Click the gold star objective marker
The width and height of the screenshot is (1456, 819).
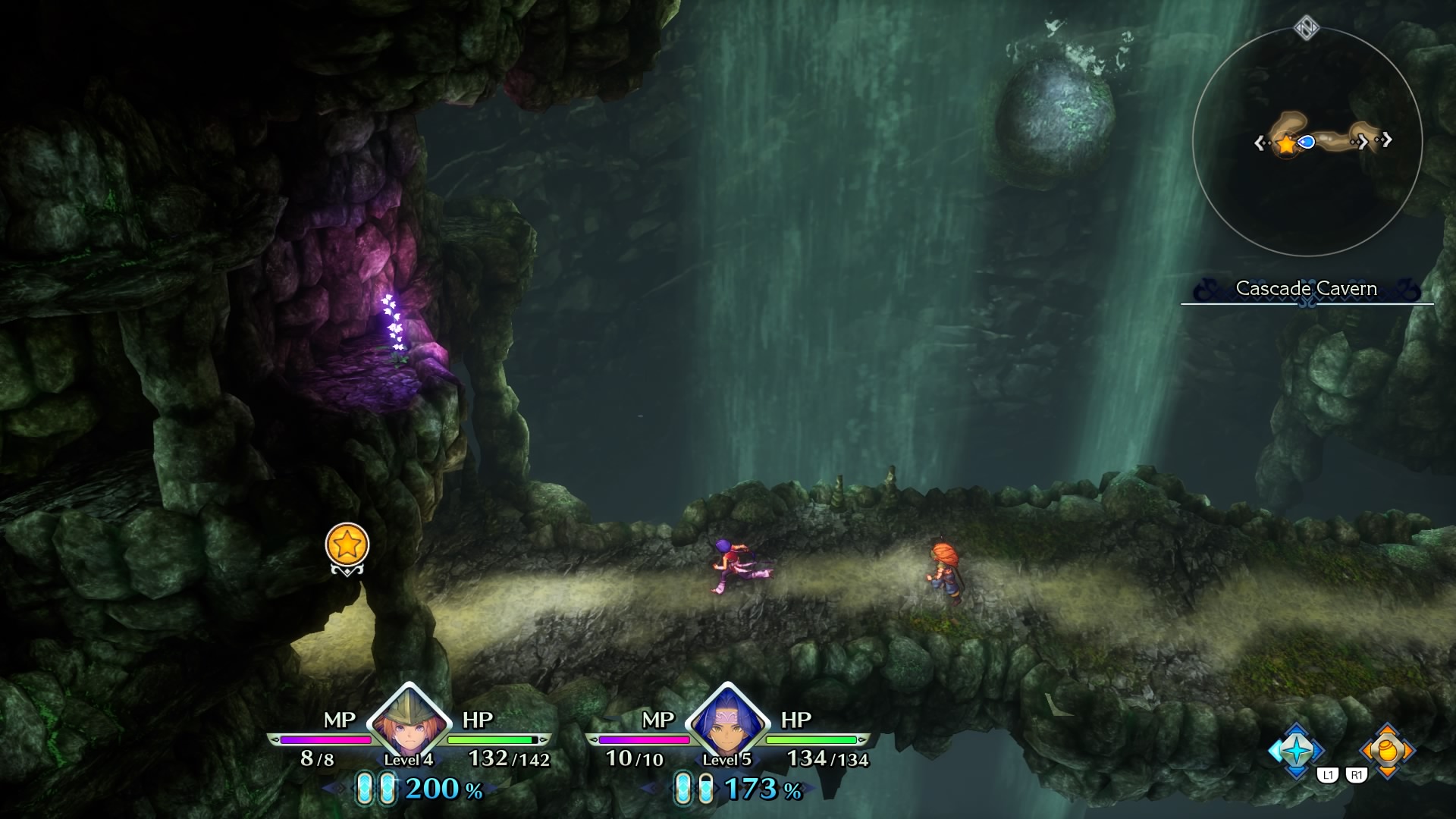(347, 544)
